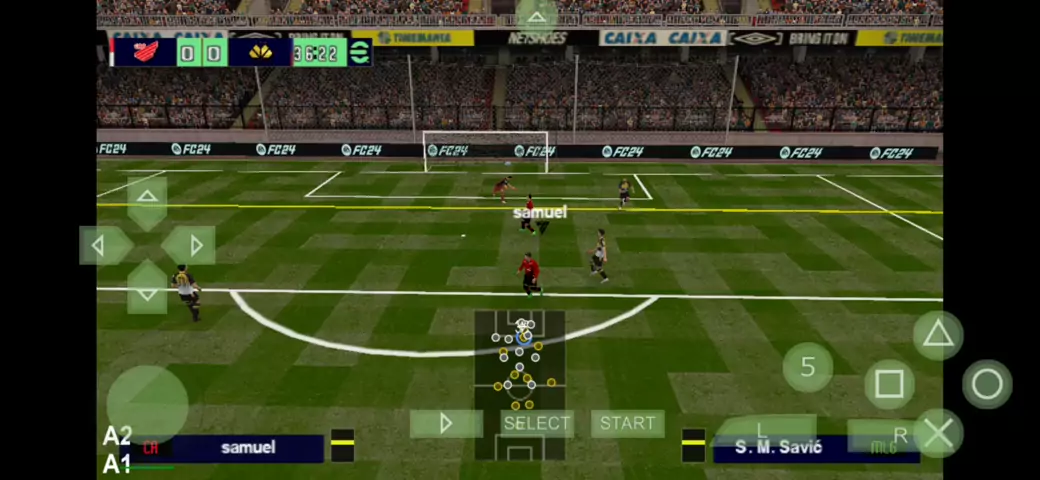1040x480 pixels.
Task: Tap the D-pad right arrow
Action: click(193, 245)
